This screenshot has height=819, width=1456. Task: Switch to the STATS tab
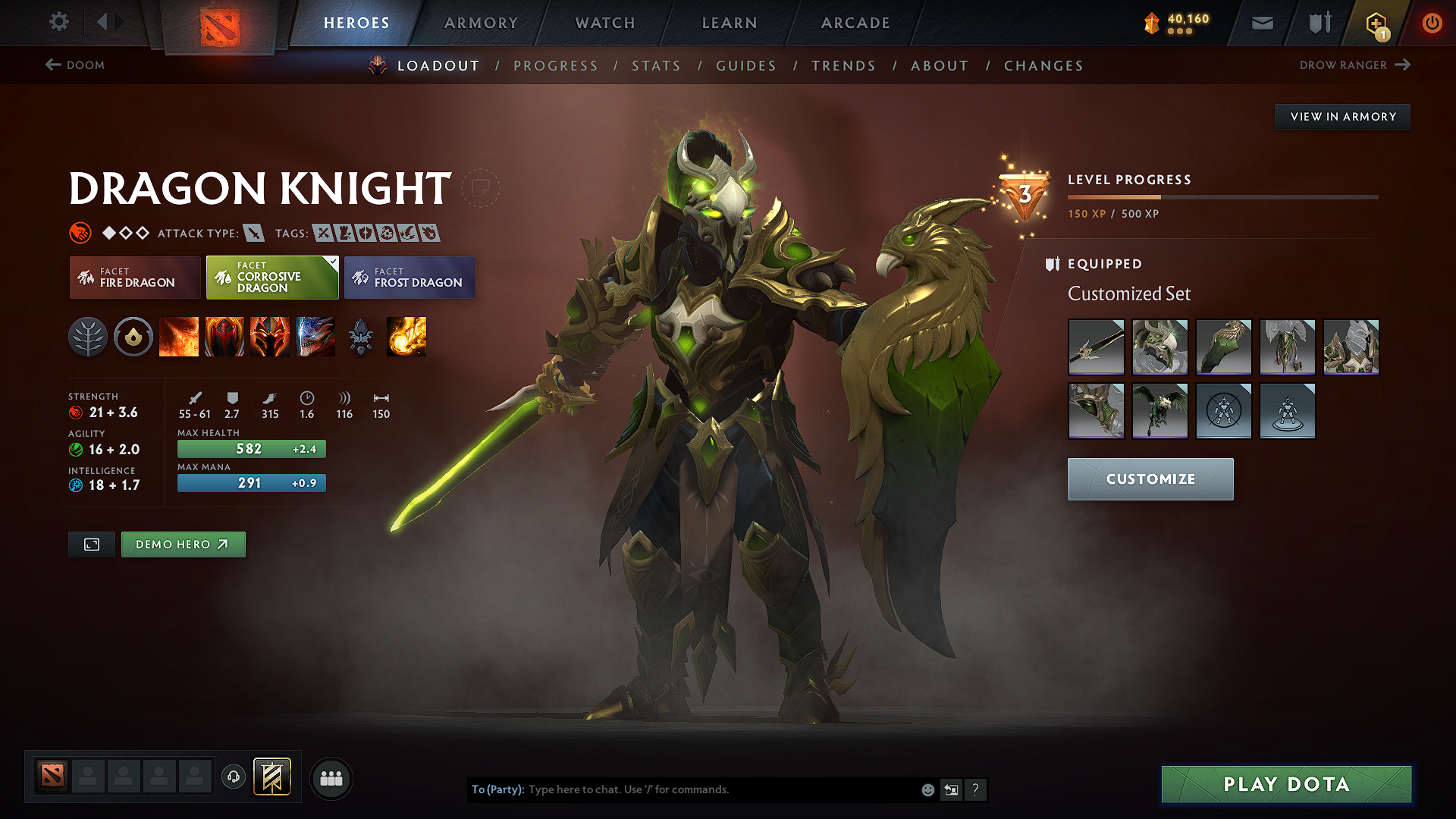pos(656,66)
